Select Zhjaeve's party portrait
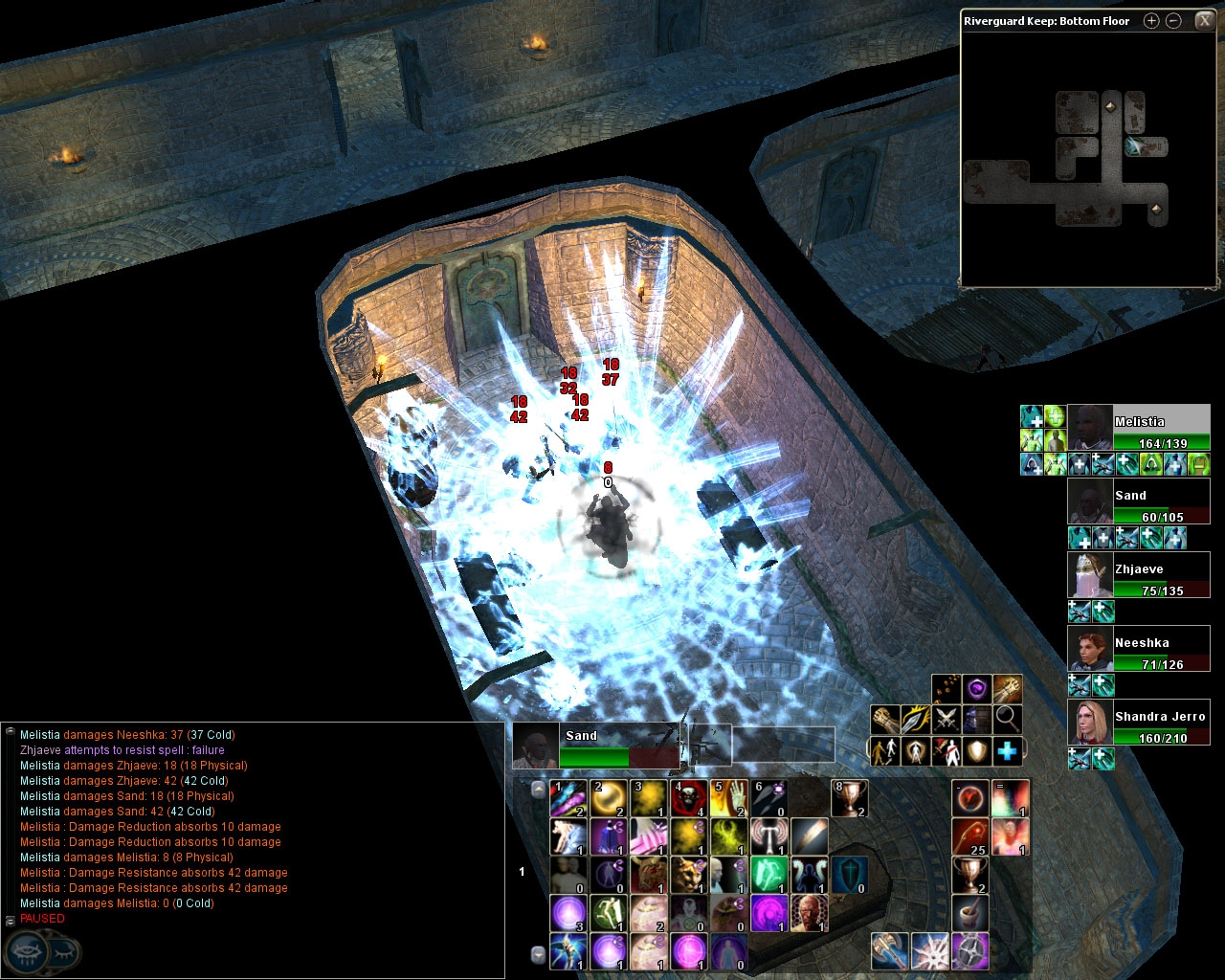1225x980 pixels. 1090,575
